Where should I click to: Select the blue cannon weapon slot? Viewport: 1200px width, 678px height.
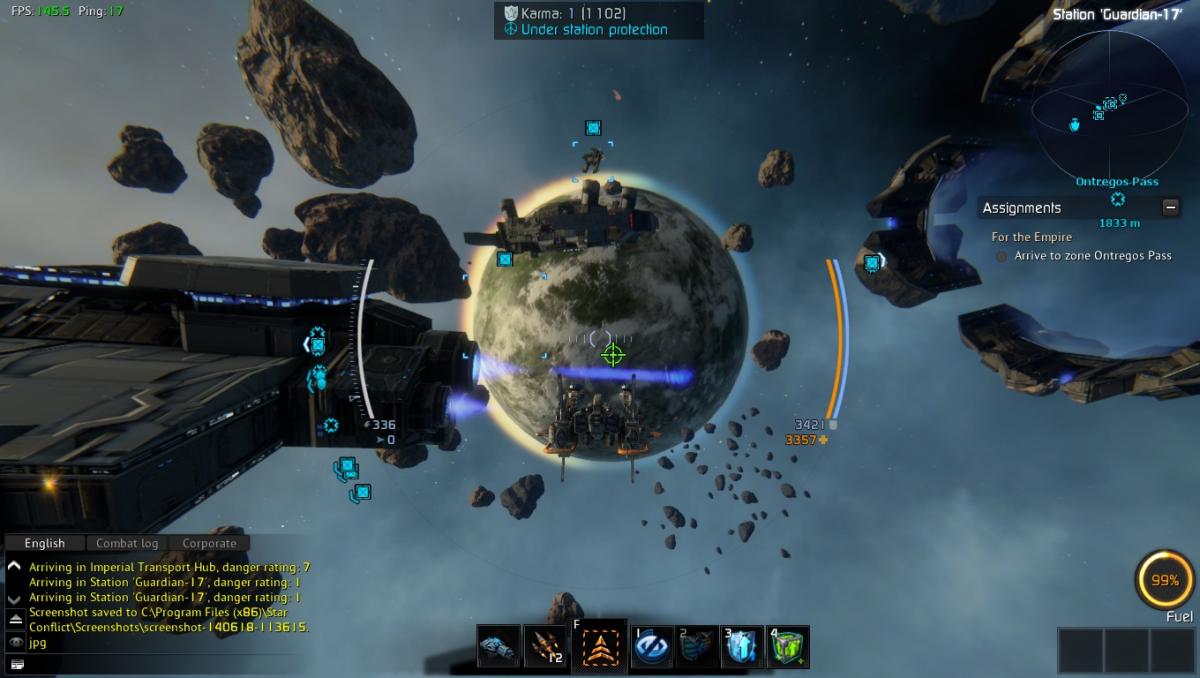tap(498, 647)
